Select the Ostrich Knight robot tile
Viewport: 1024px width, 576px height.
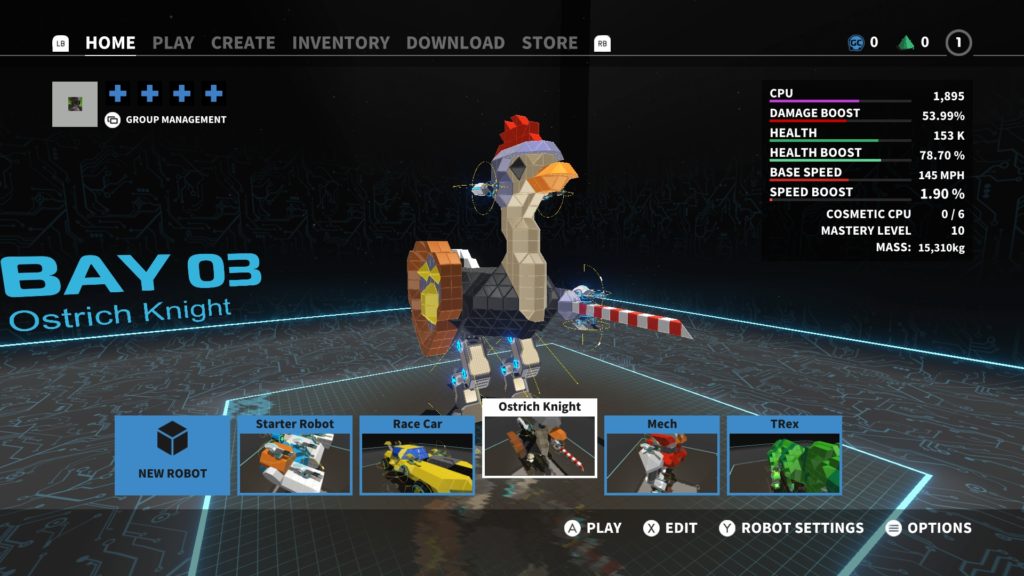click(540, 438)
